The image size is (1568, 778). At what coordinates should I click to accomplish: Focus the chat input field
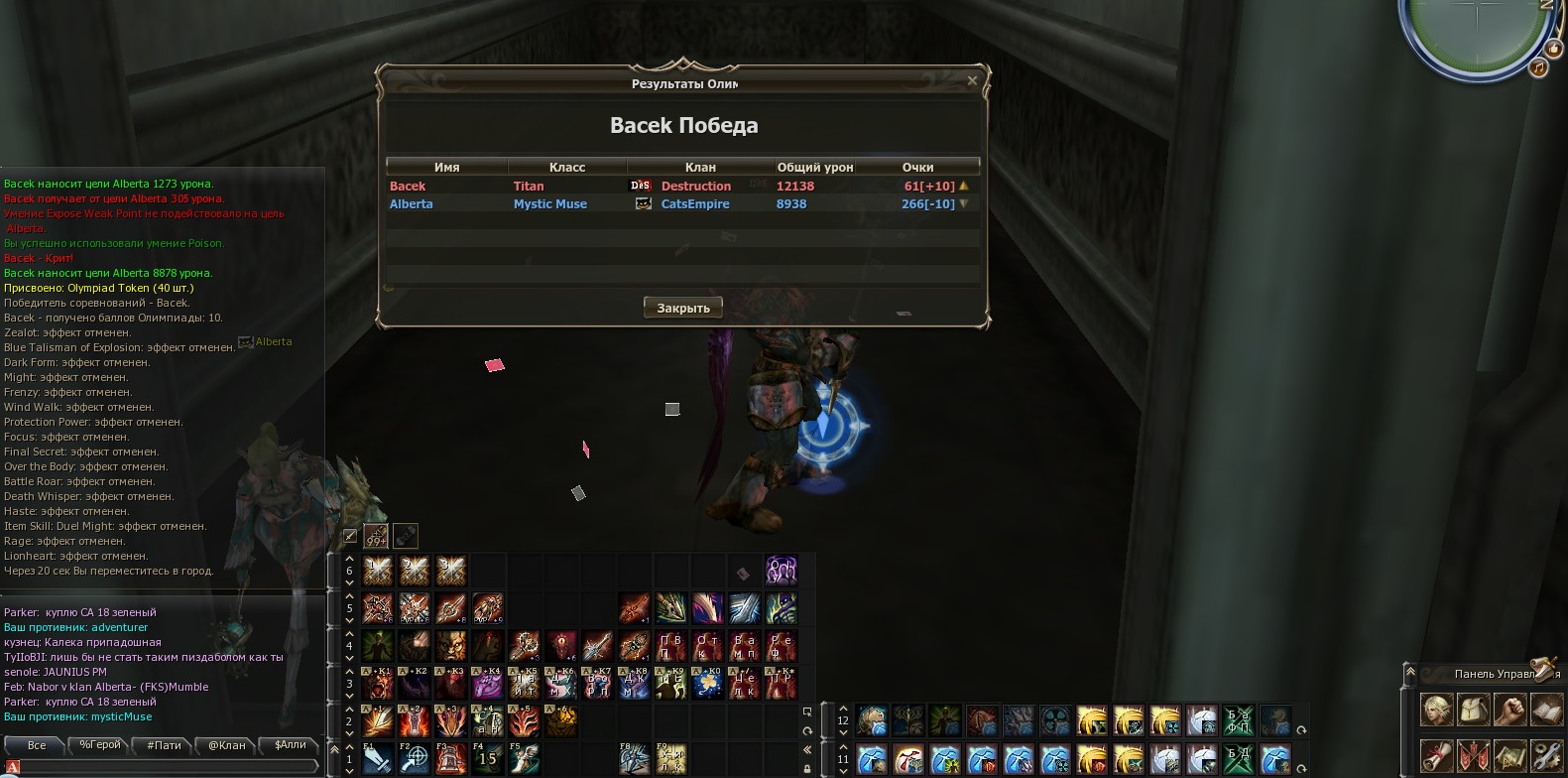tap(164, 766)
